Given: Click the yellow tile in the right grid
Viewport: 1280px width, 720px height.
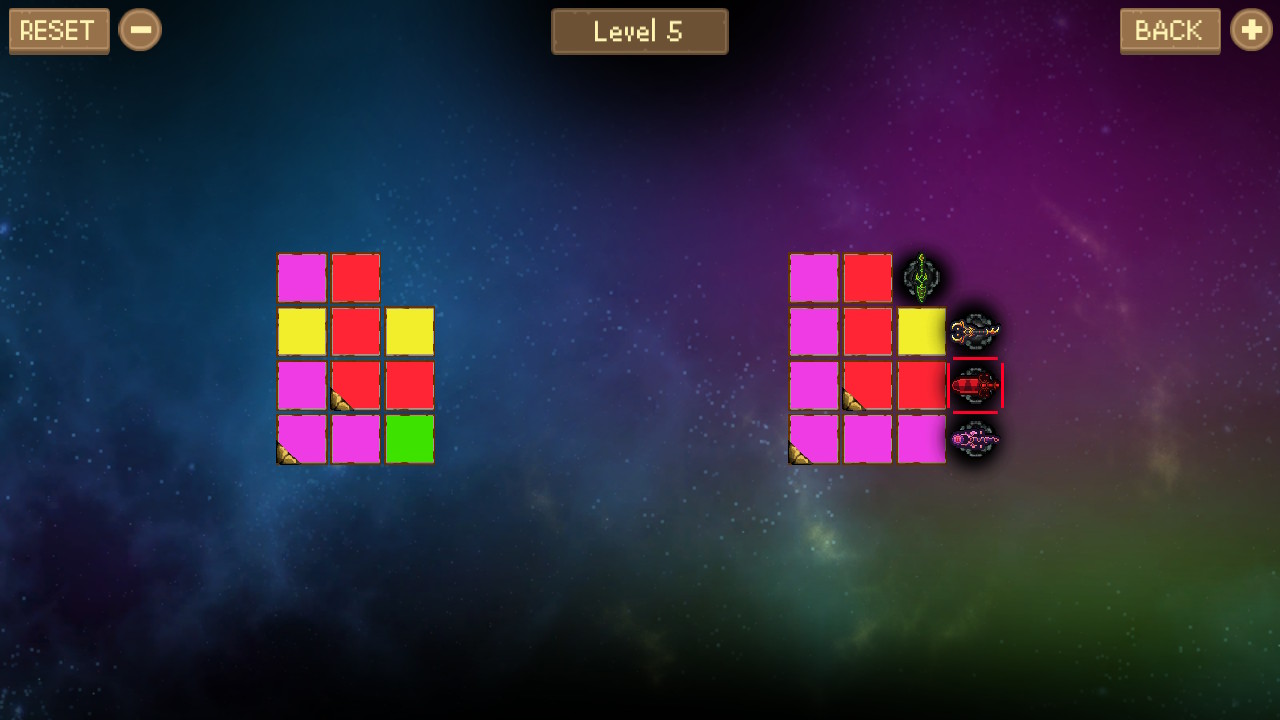Looking at the screenshot, I should (922, 333).
